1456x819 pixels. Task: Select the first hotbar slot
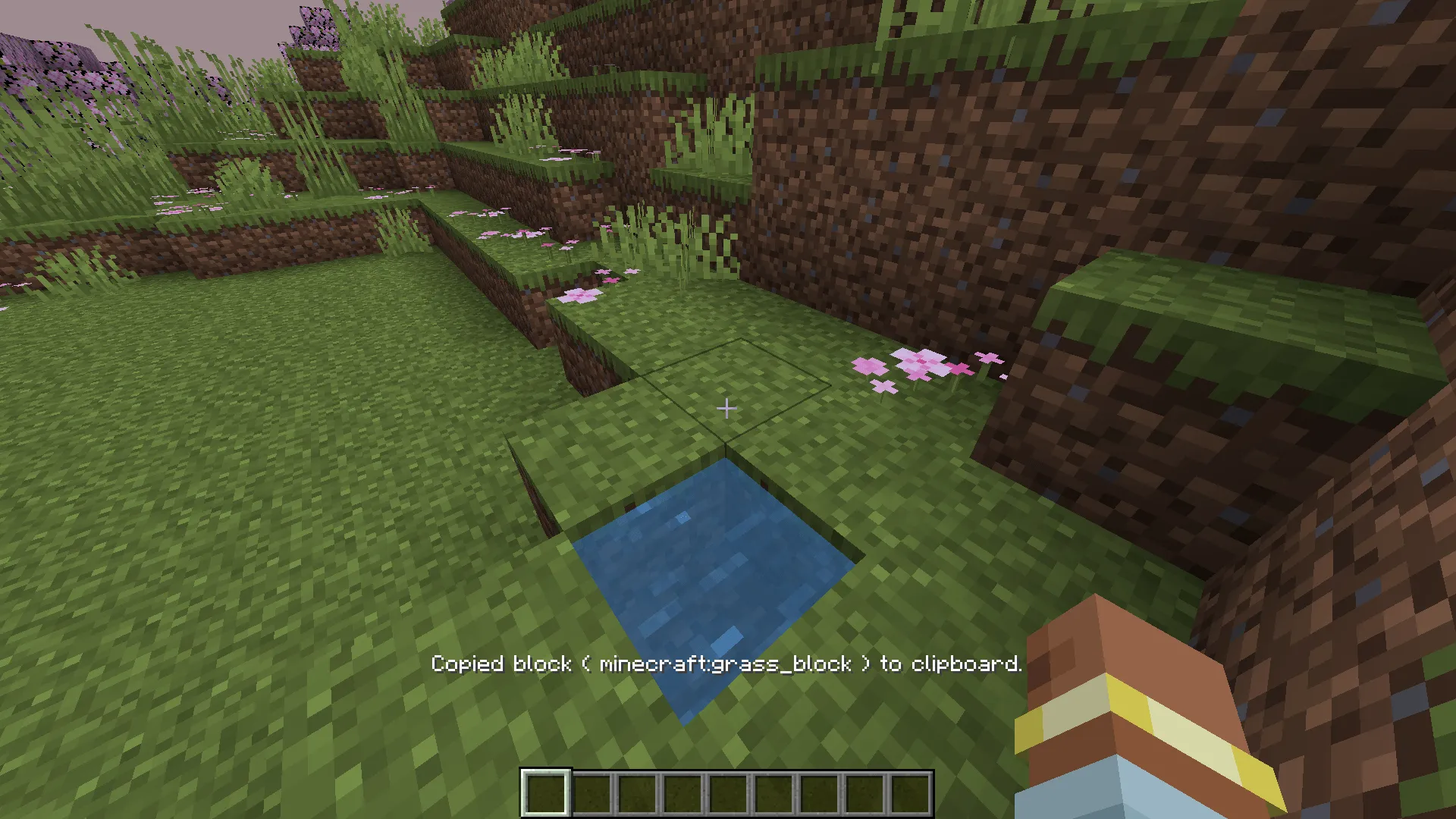coord(544,795)
